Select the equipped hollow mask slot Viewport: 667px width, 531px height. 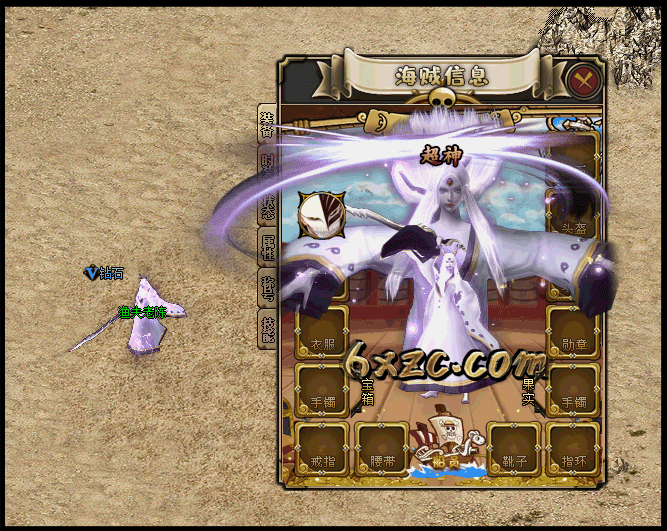(x=322, y=214)
